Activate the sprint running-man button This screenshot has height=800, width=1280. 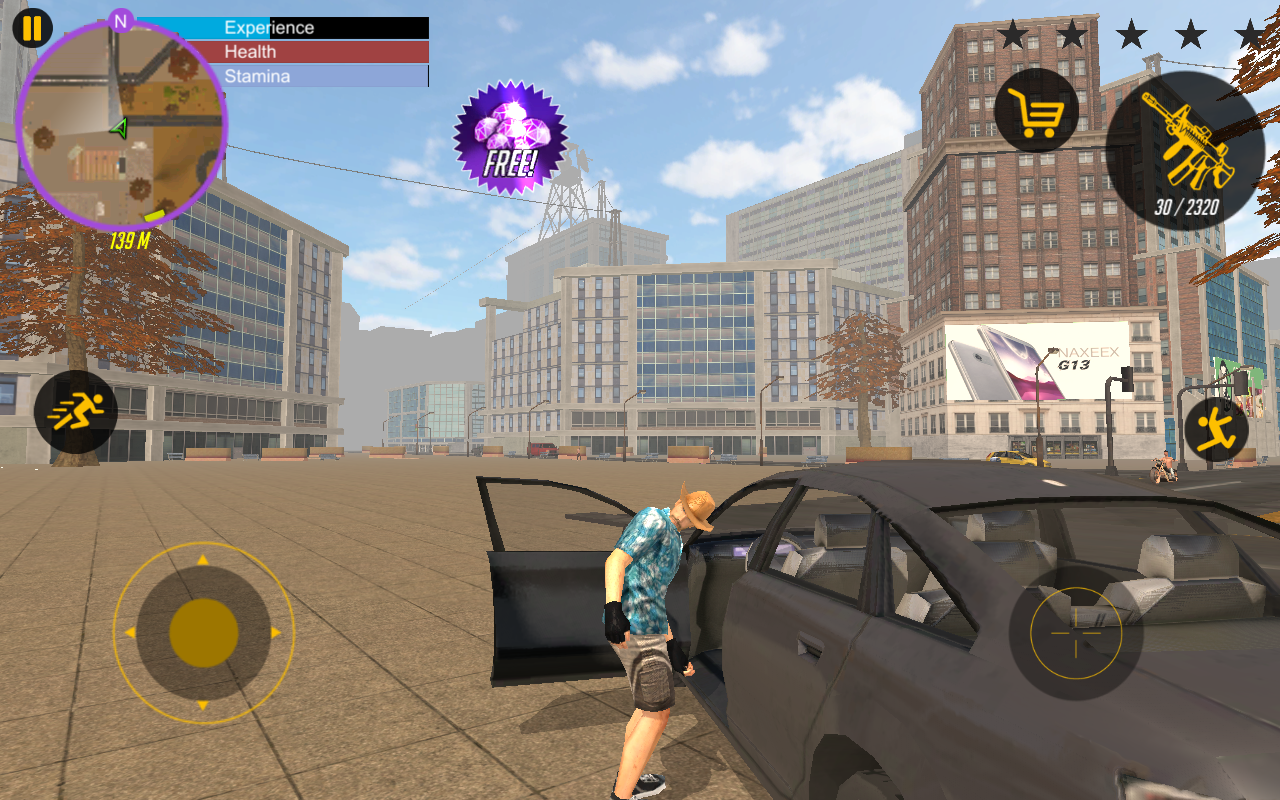(x=76, y=412)
